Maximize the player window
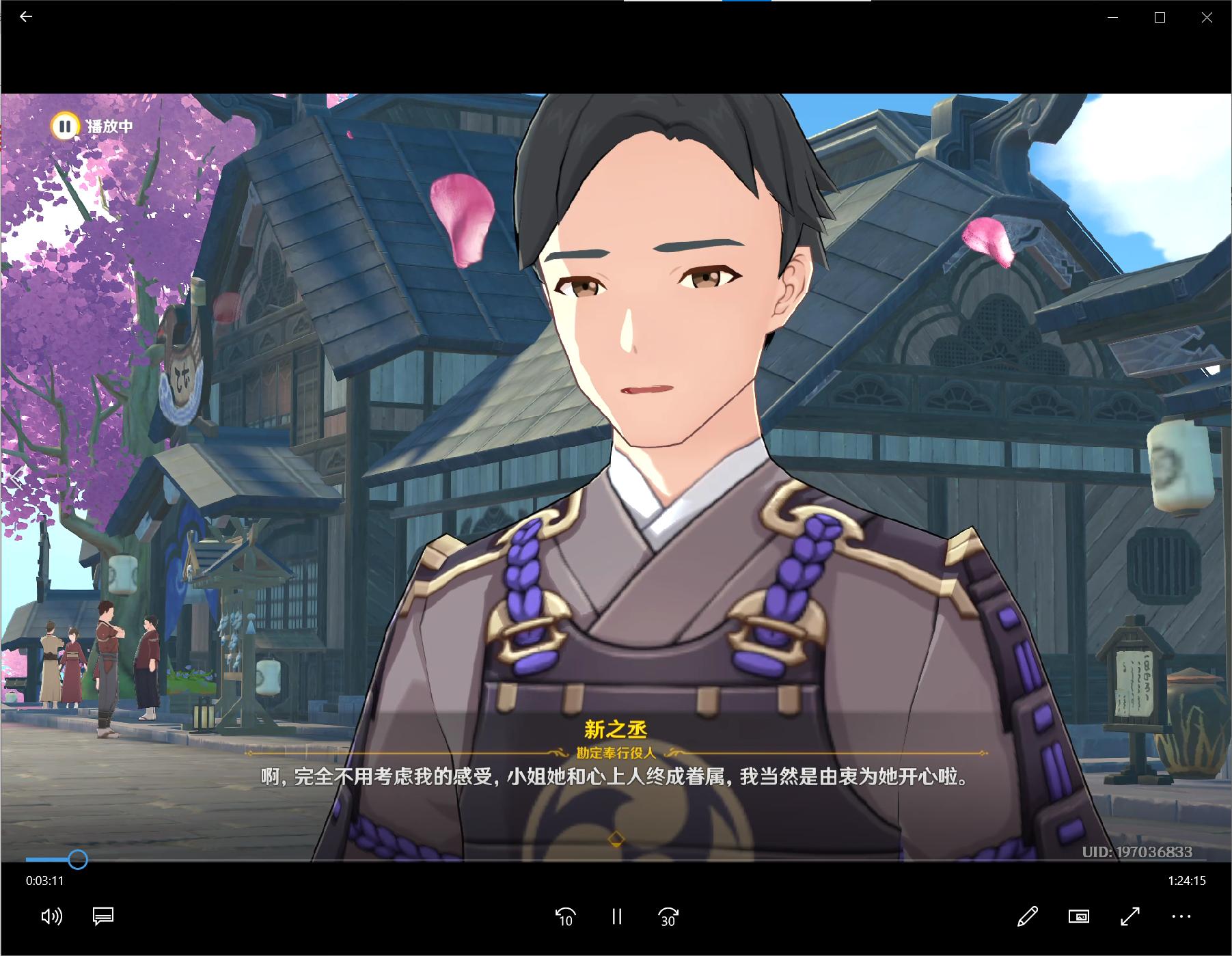 pos(1158,18)
